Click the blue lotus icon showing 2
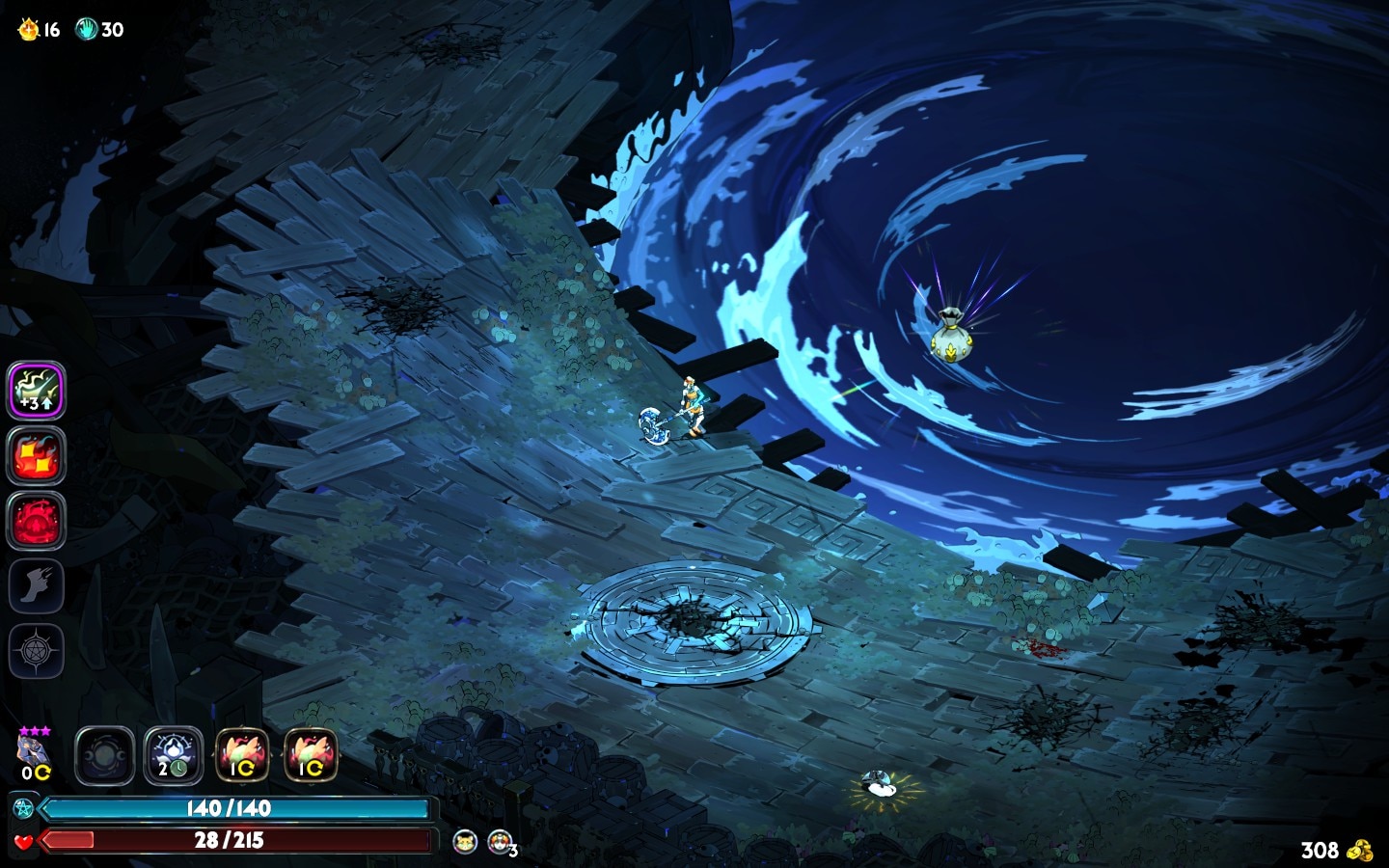 point(174,755)
